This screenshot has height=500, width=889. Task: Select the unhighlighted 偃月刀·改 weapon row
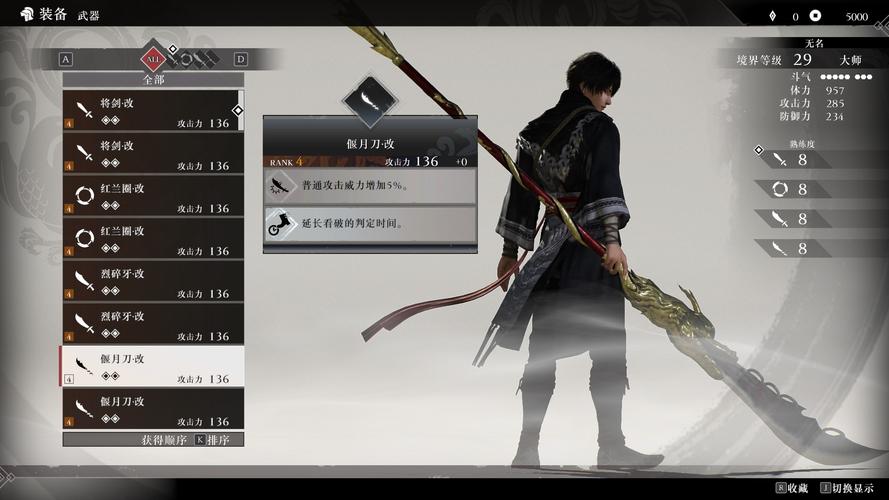pyautogui.click(x=152, y=410)
